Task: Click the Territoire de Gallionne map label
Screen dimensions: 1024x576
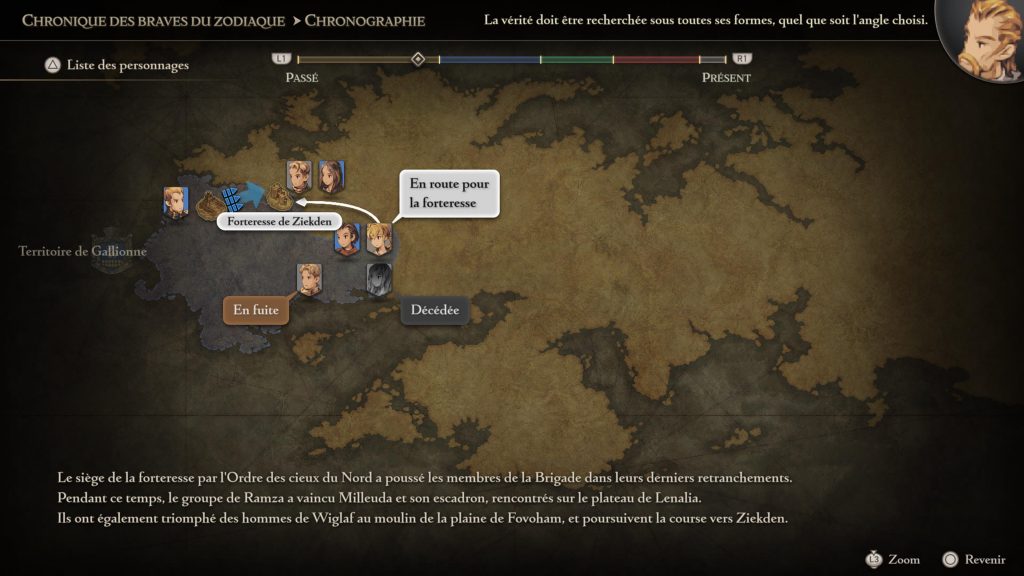Action: pos(83,252)
